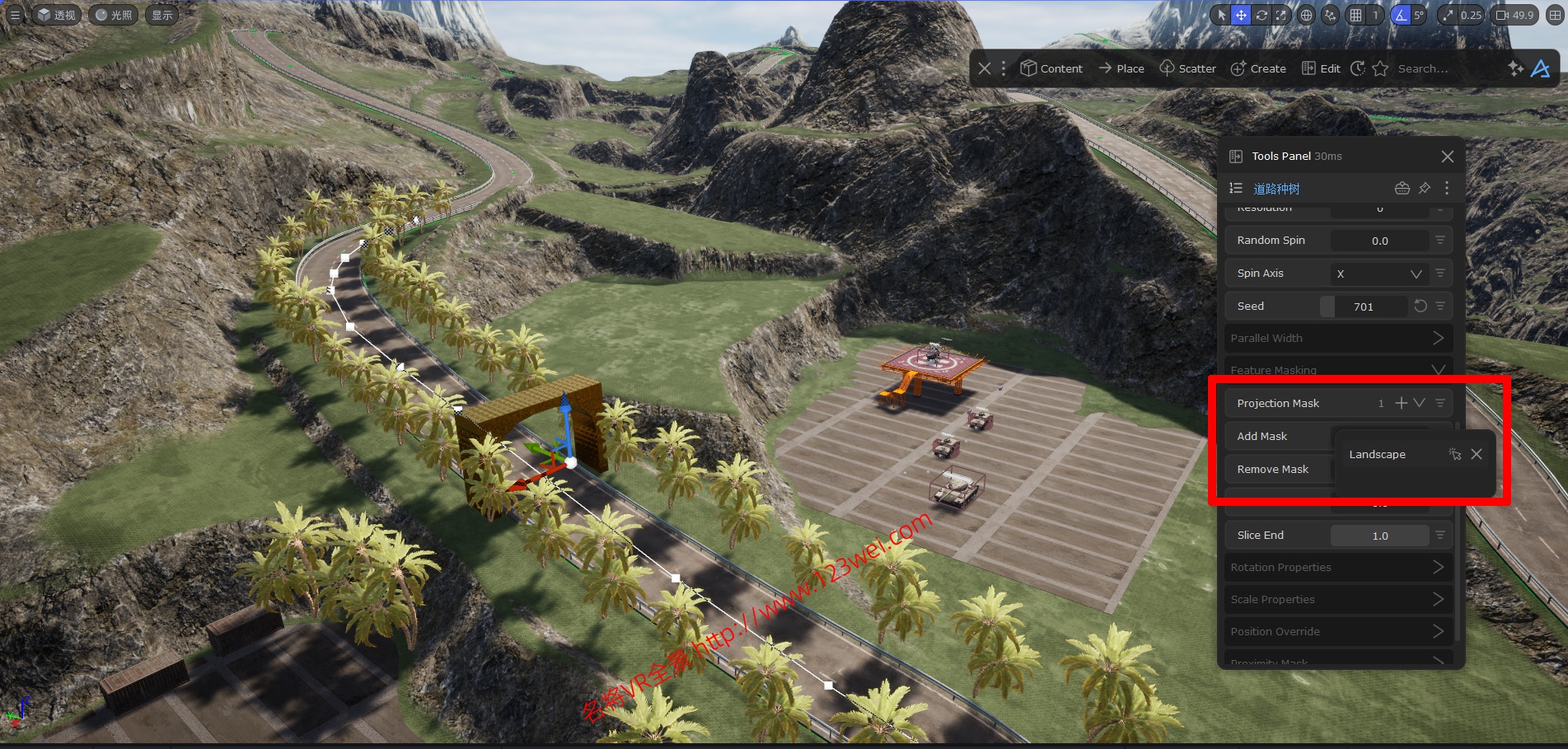Screen dimensions: 1568x749
Task: Remove the Landscape mask entry
Action: (x=1477, y=454)
